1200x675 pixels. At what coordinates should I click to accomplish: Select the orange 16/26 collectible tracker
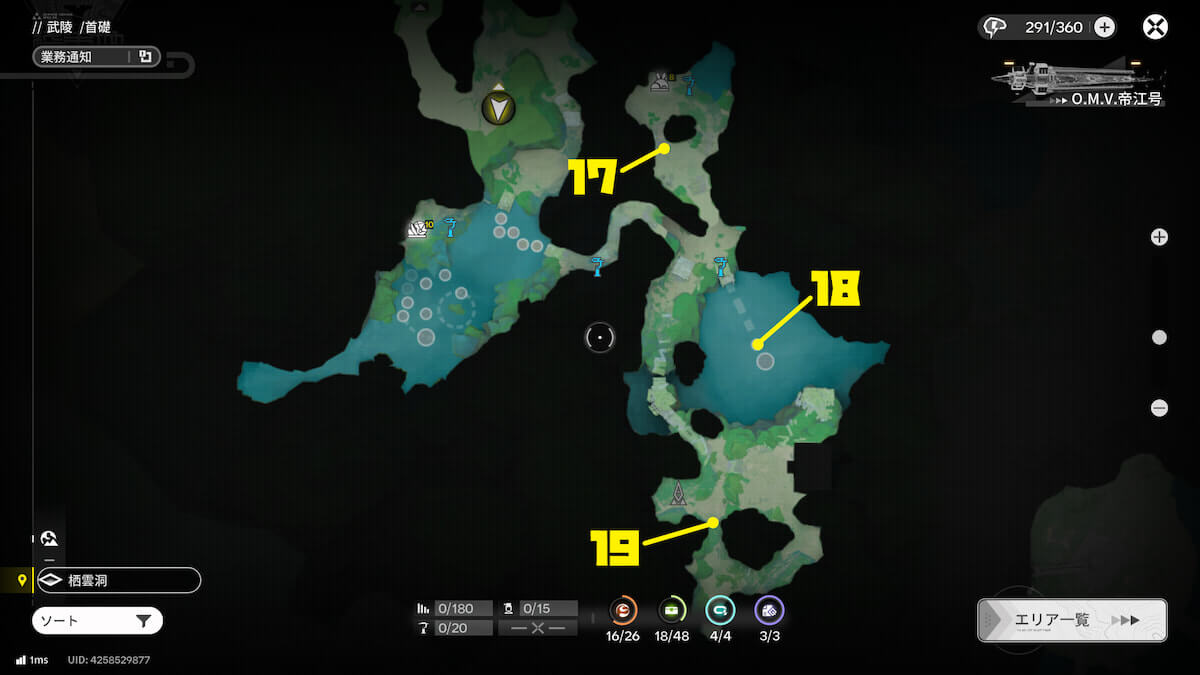(x=623, y=610)
